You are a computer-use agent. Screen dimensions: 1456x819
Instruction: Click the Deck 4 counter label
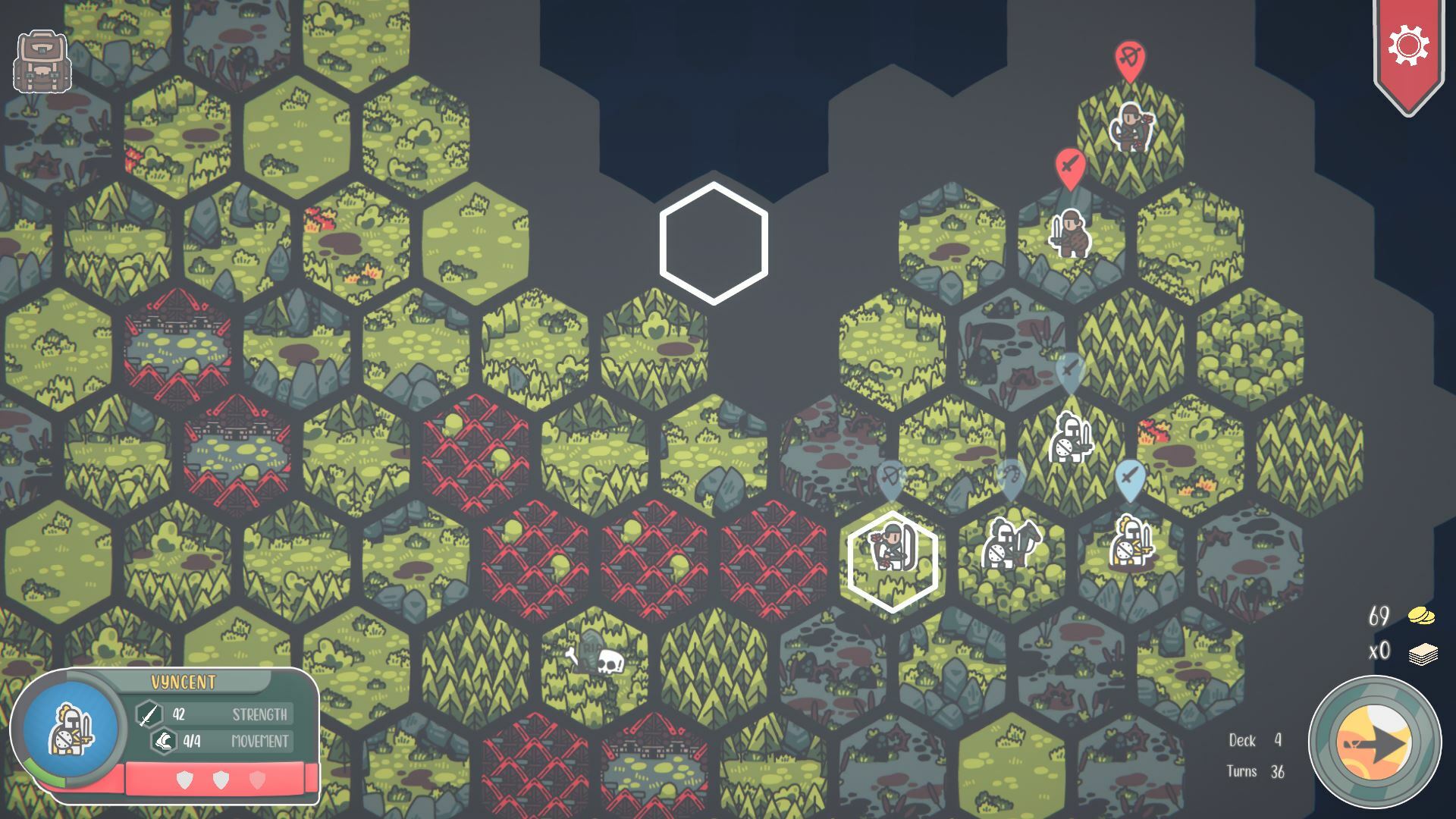point(1255,739)
